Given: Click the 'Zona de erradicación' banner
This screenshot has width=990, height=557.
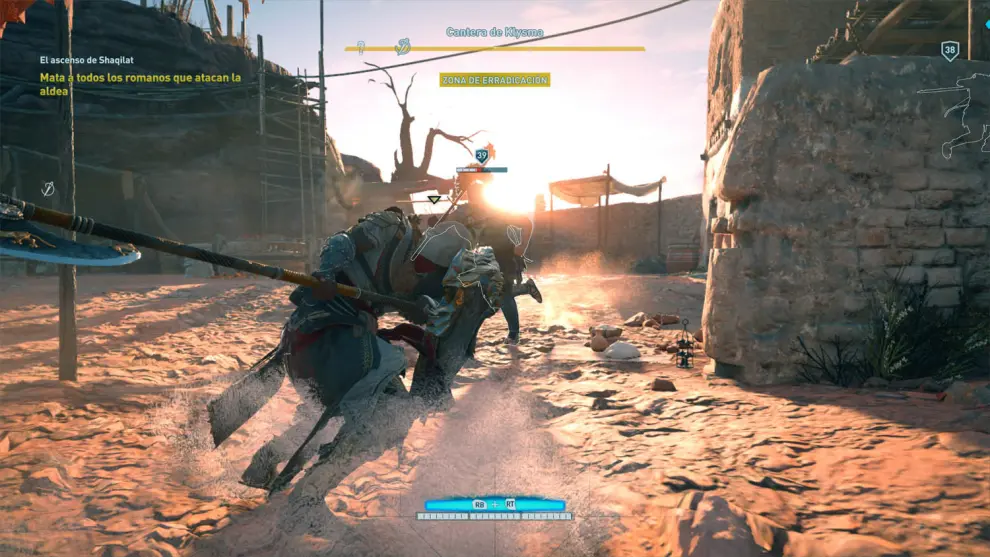Looking at the screenshot, I should pos(495,80).
